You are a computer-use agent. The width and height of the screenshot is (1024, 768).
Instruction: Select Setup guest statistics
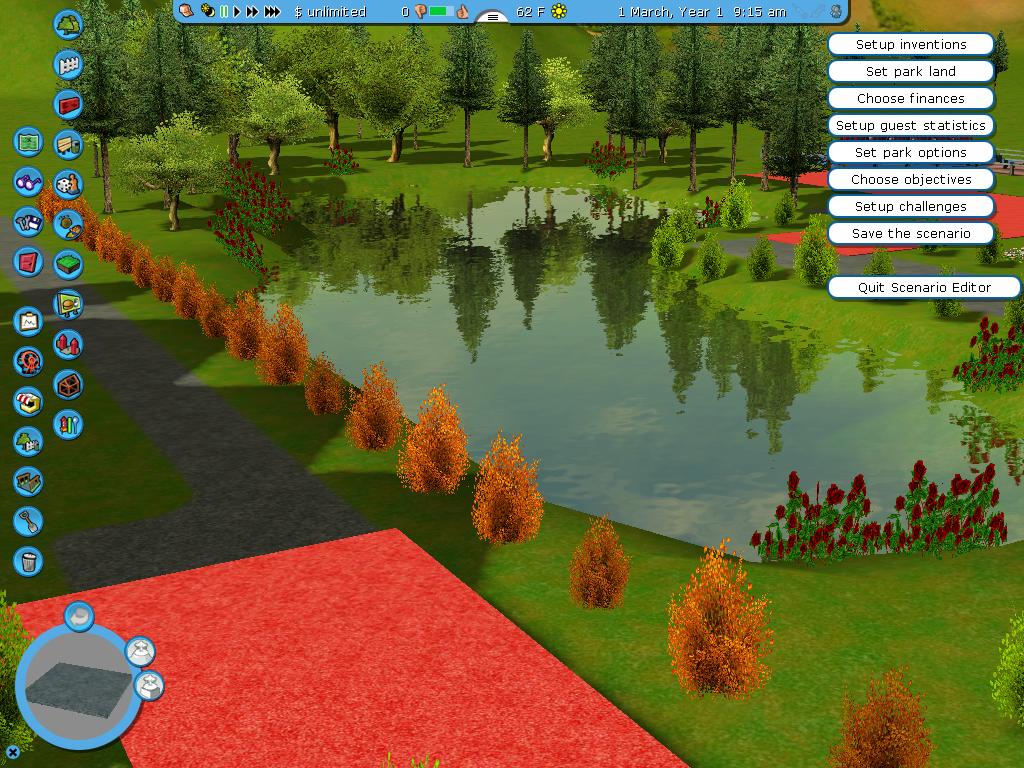(910, 125)
